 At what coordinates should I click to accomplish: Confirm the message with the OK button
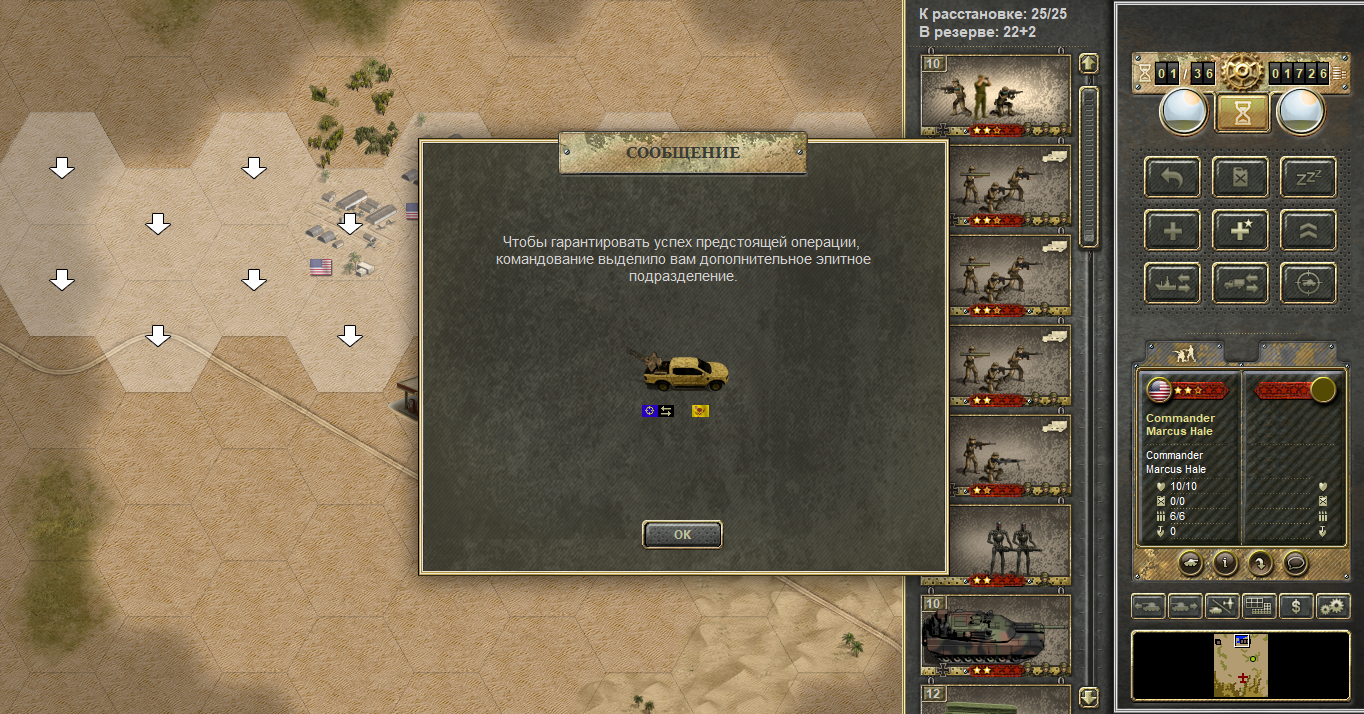click(682, 534)
